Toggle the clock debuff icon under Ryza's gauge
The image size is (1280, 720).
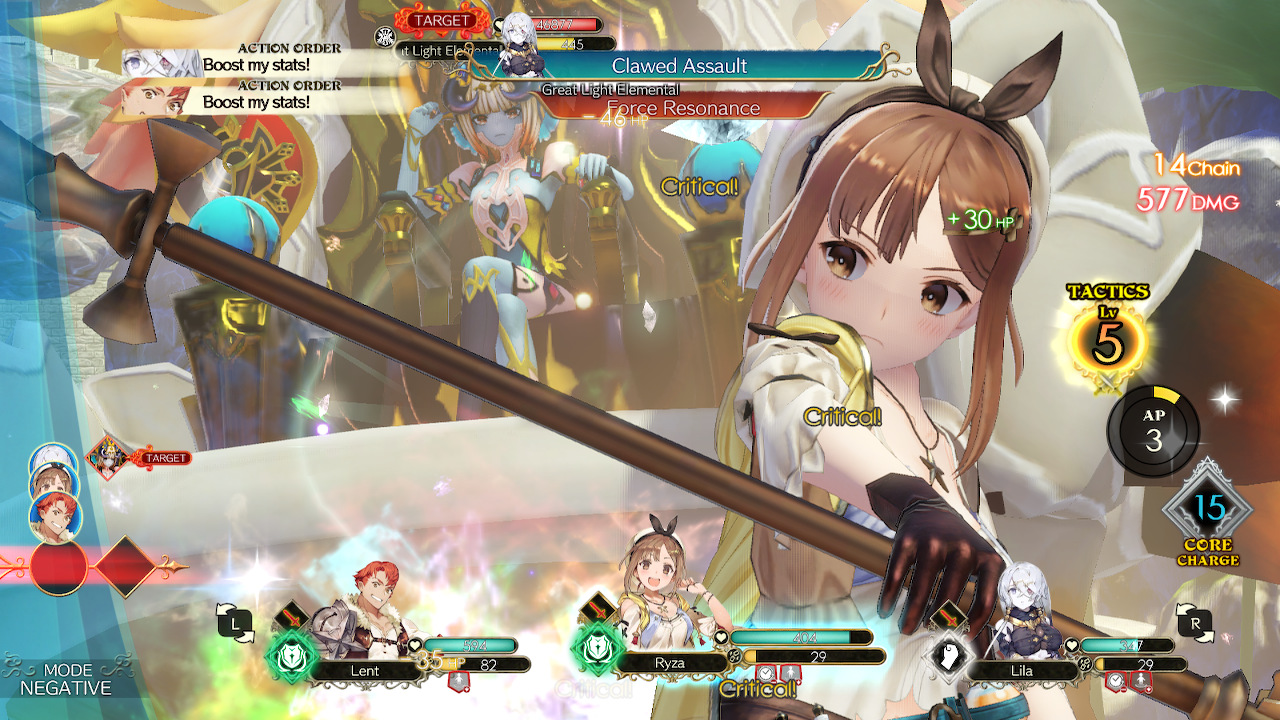tap(765, 673)
